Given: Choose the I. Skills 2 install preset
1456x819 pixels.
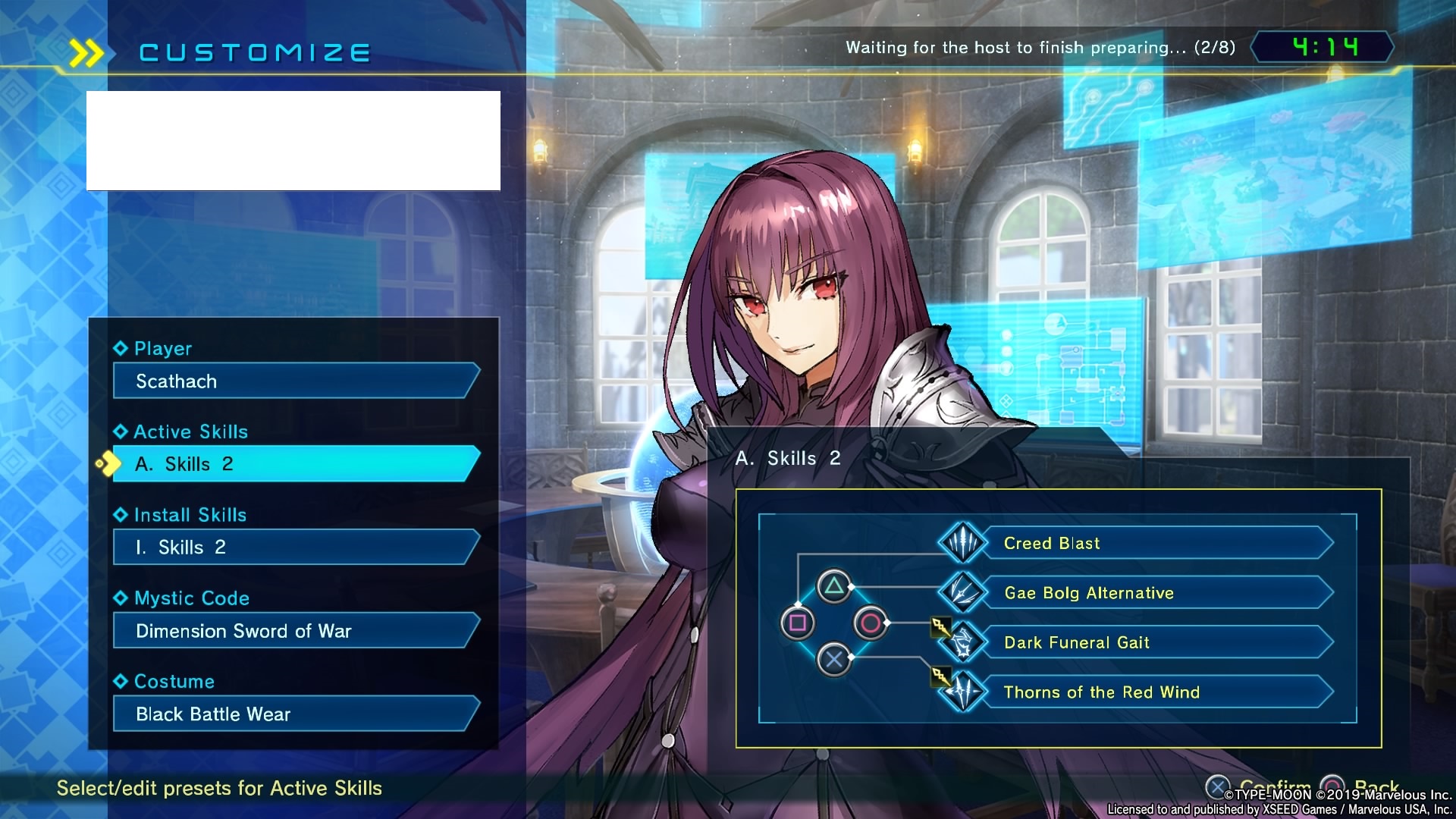Looking at the screenshot, I should [x=296, y=548].
